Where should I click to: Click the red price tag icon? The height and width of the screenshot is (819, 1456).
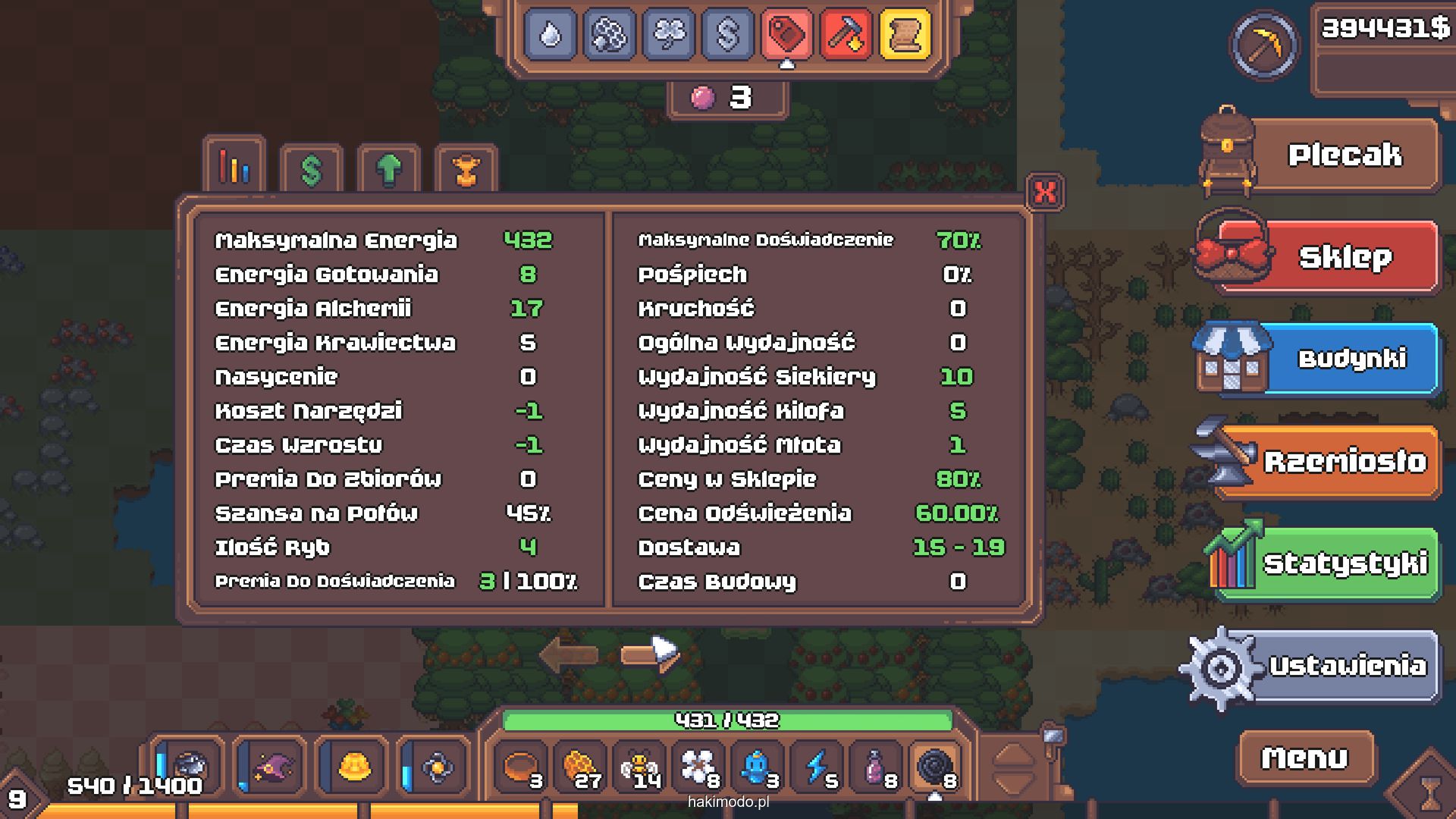click(x=786, y=34)
